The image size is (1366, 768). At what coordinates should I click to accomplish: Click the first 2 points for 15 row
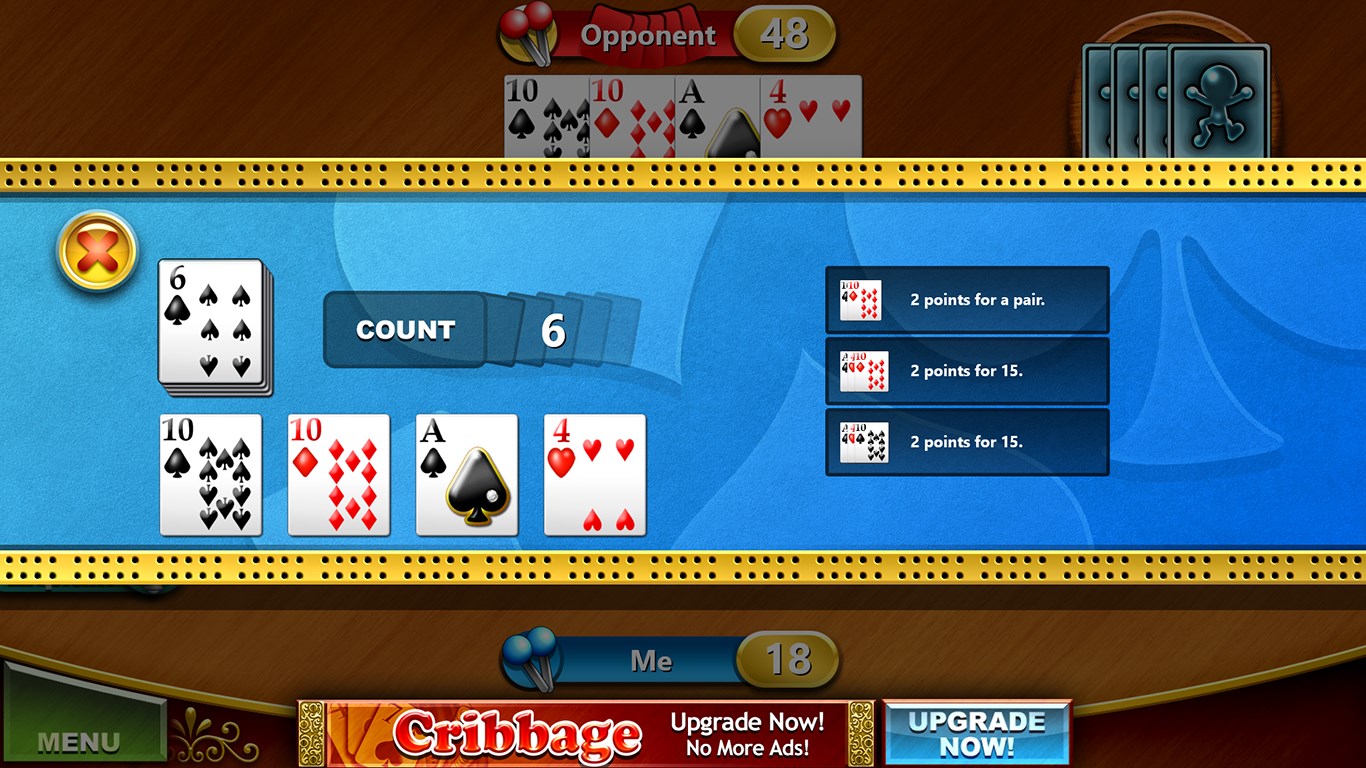coord(966,370)
